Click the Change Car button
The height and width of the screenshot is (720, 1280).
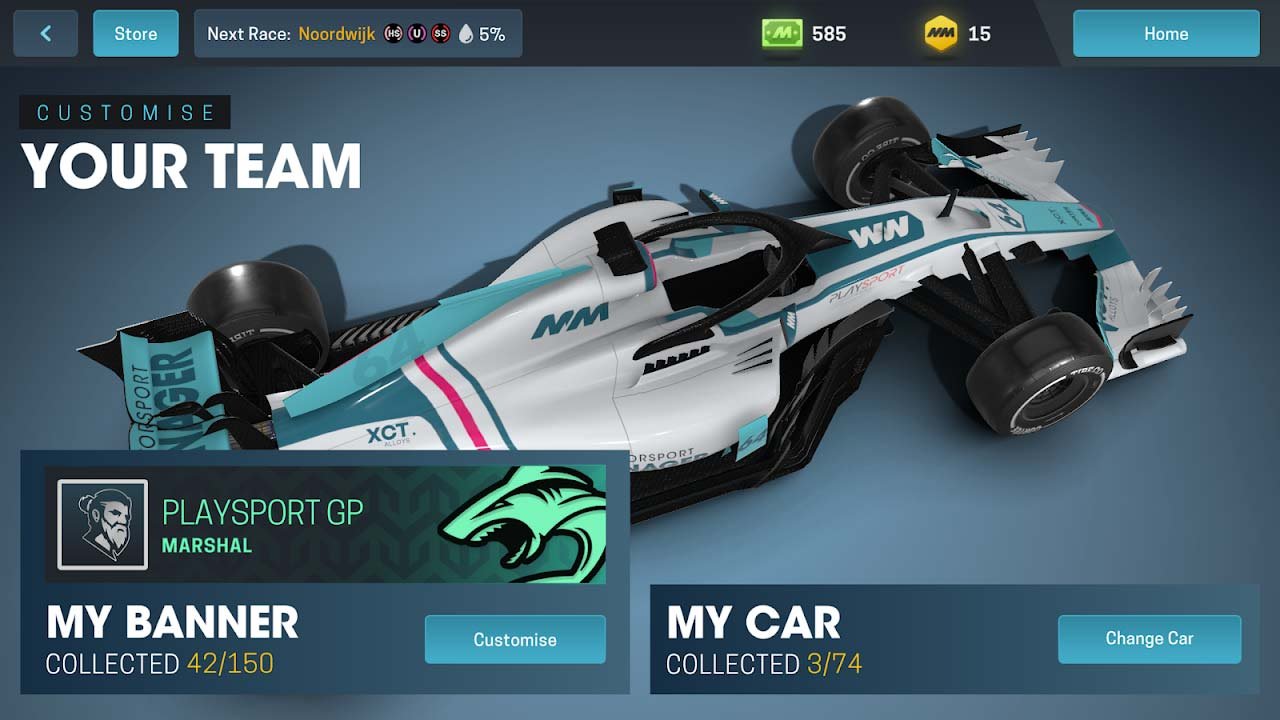1149,639
